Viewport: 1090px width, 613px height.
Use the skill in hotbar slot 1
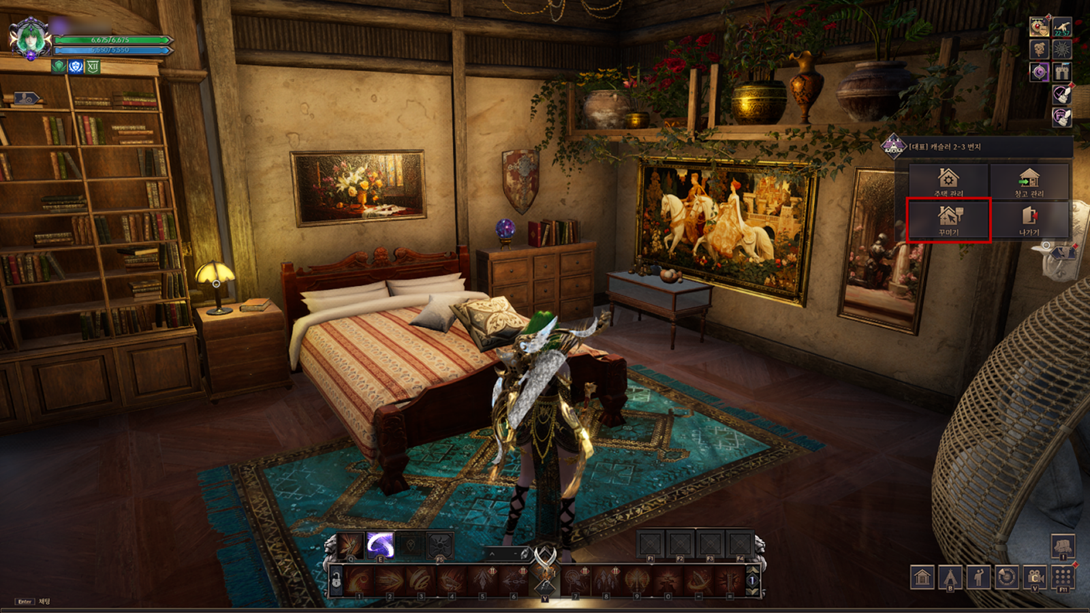(359, 581)
